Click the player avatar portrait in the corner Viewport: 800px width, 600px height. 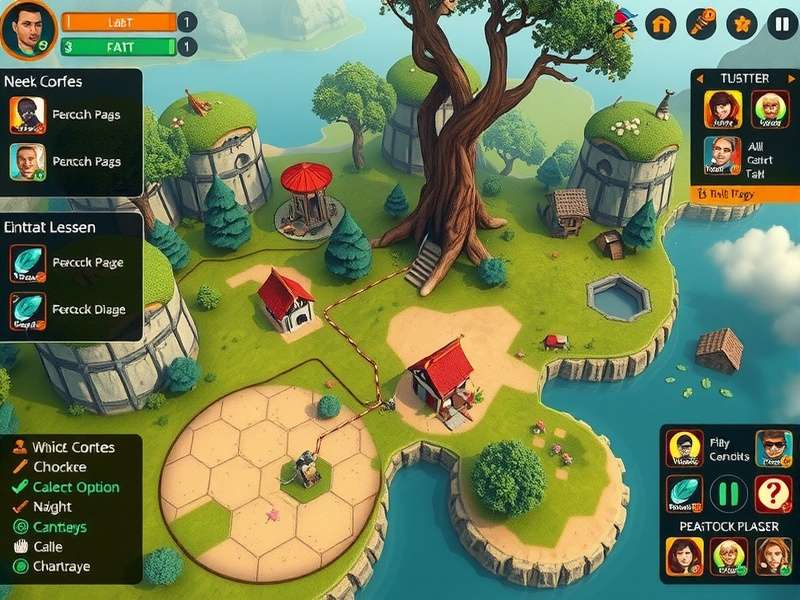click(27, 29)
